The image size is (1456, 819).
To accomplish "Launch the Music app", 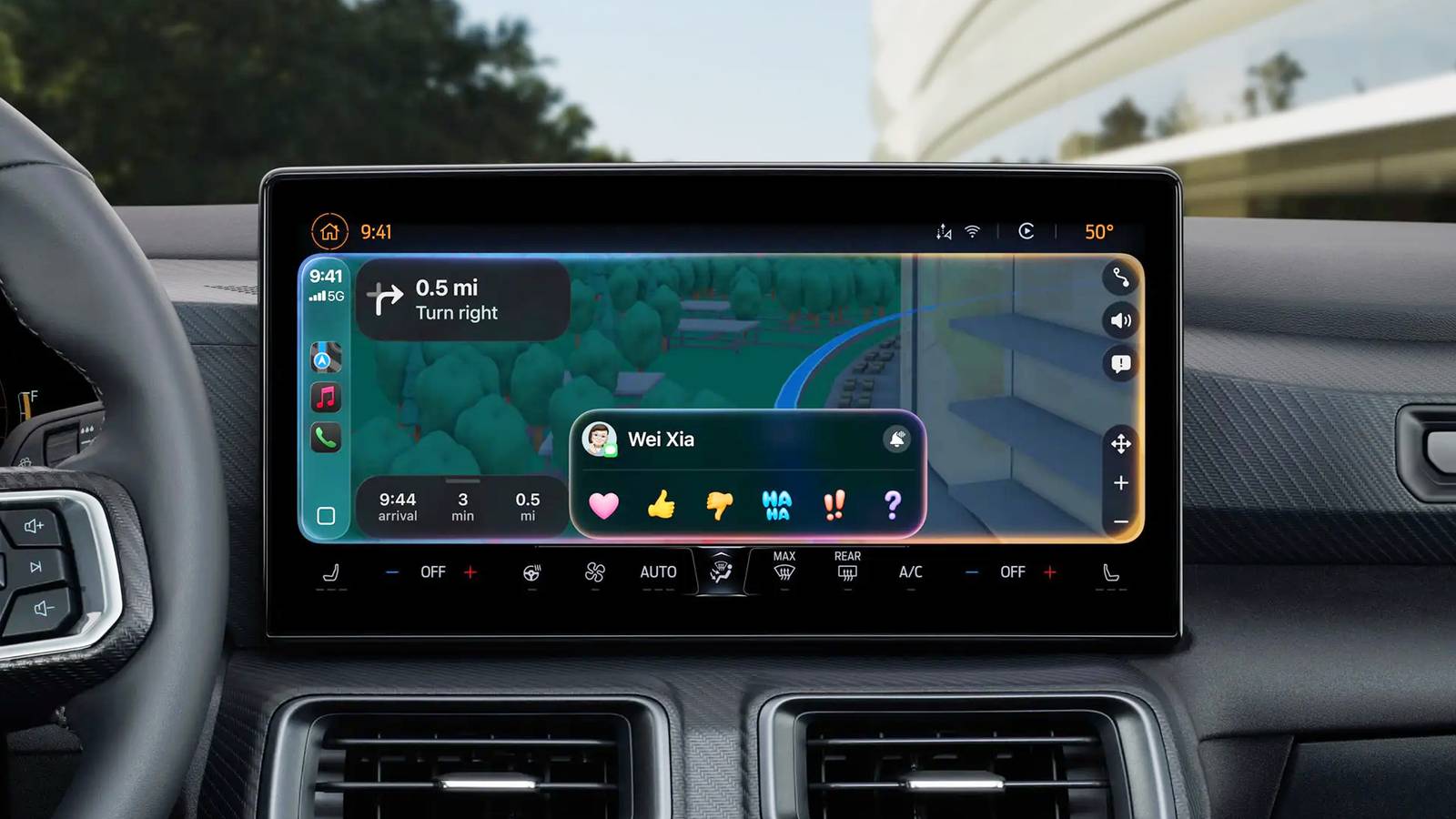I will pyautogui.click(x=325, y=395).
